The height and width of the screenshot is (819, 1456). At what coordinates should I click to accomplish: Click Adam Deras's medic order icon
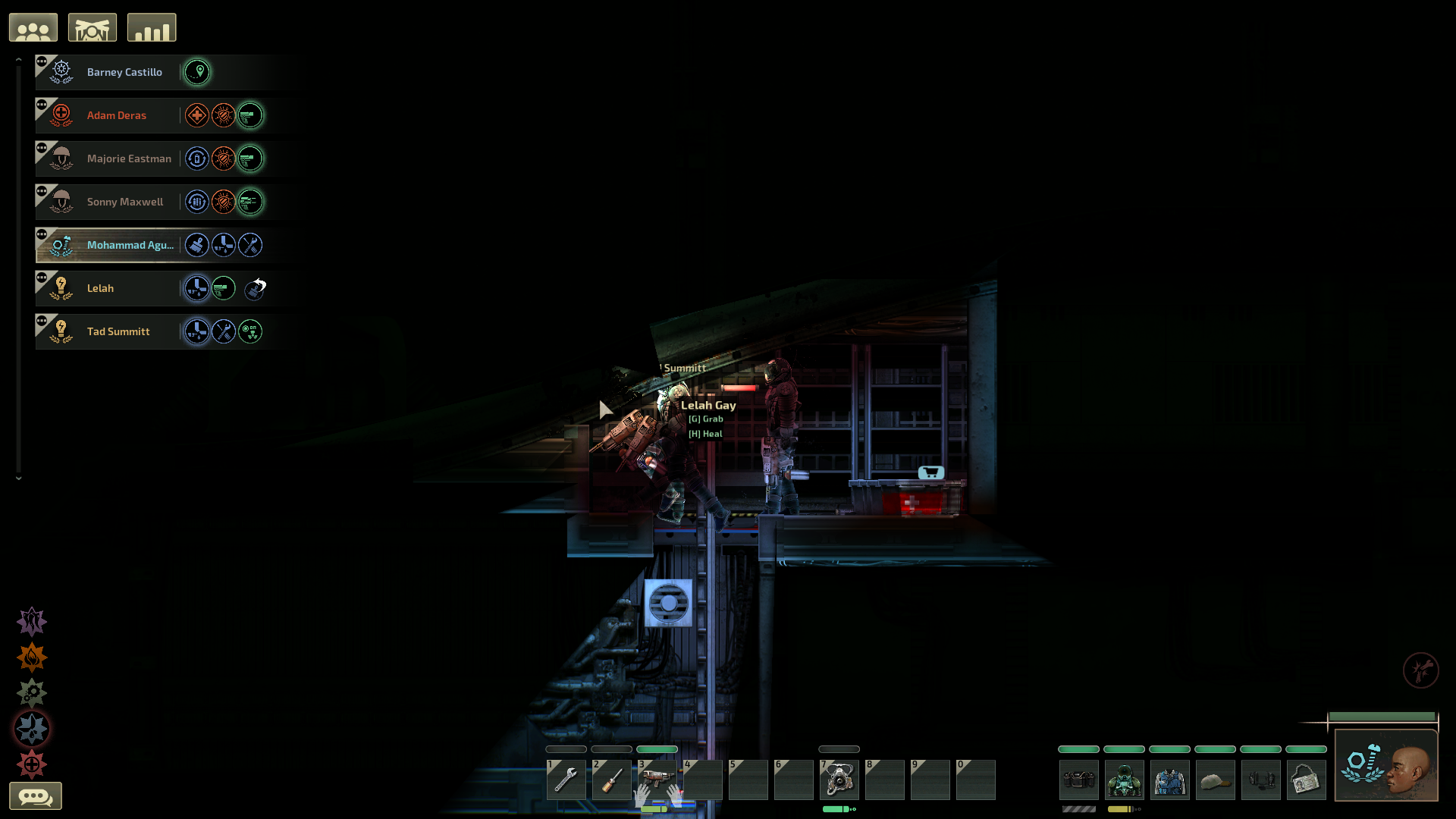click(x=196, y=115)
